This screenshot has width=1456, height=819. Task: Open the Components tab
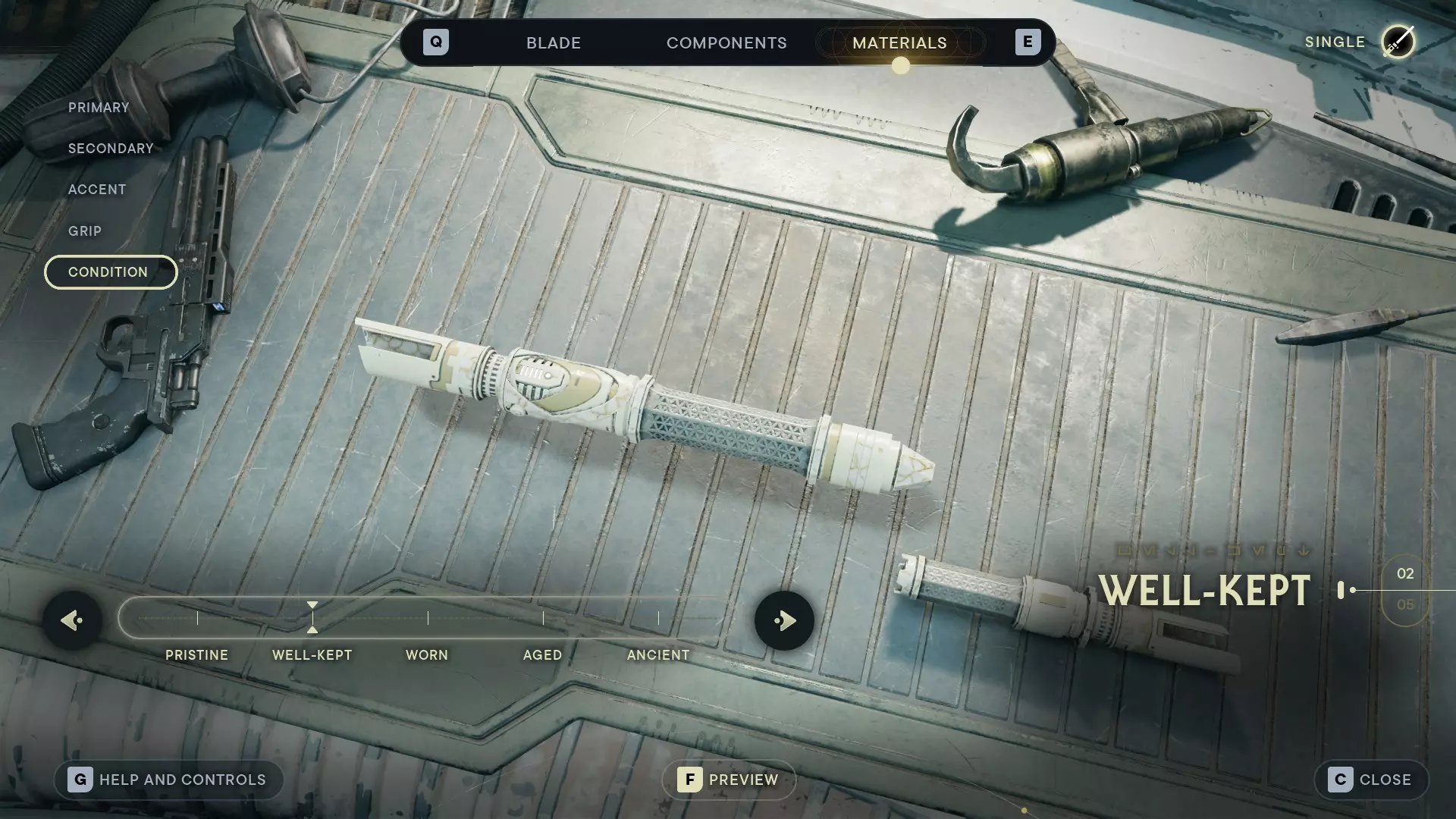(x=726, y=43)
